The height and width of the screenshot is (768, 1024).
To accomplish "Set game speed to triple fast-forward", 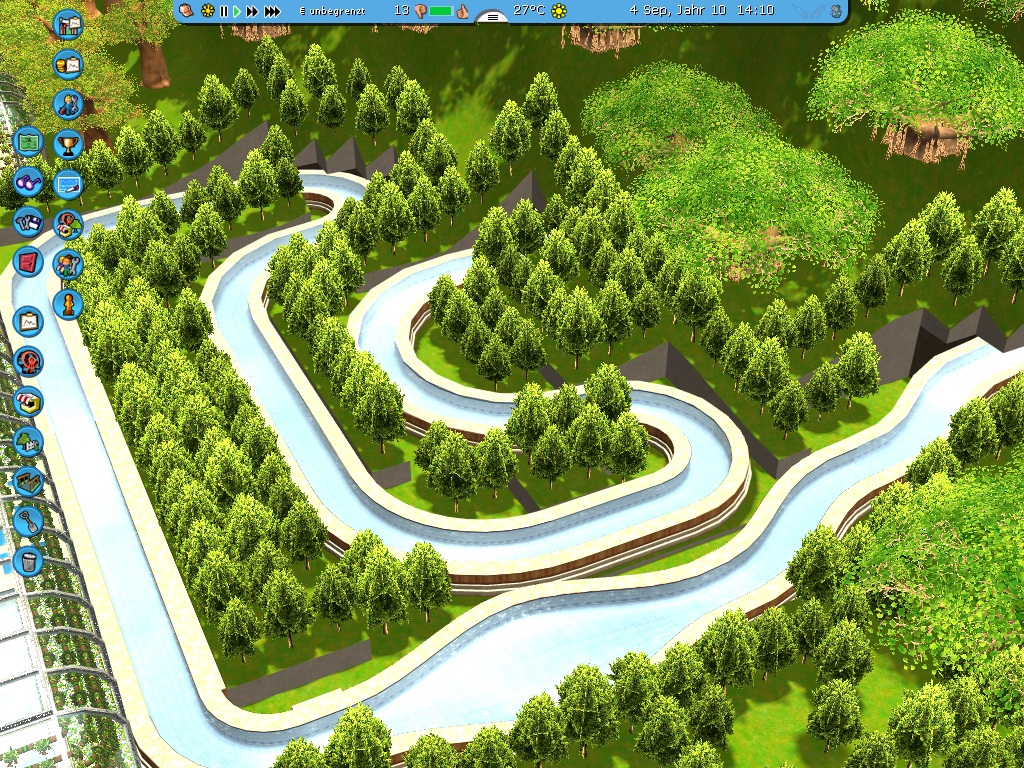I will (x=274, y=11).
